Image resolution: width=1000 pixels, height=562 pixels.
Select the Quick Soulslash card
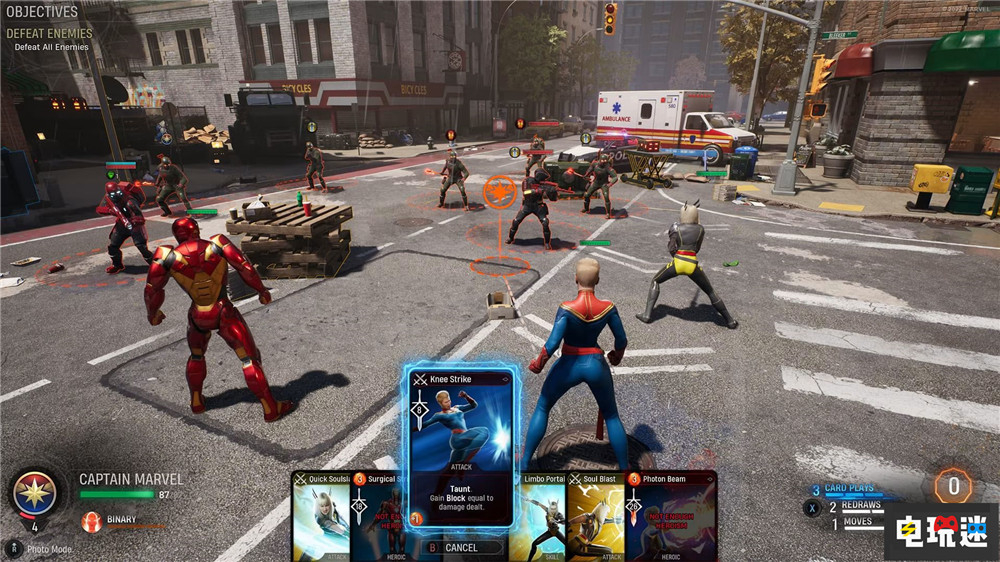click(322, 518)
